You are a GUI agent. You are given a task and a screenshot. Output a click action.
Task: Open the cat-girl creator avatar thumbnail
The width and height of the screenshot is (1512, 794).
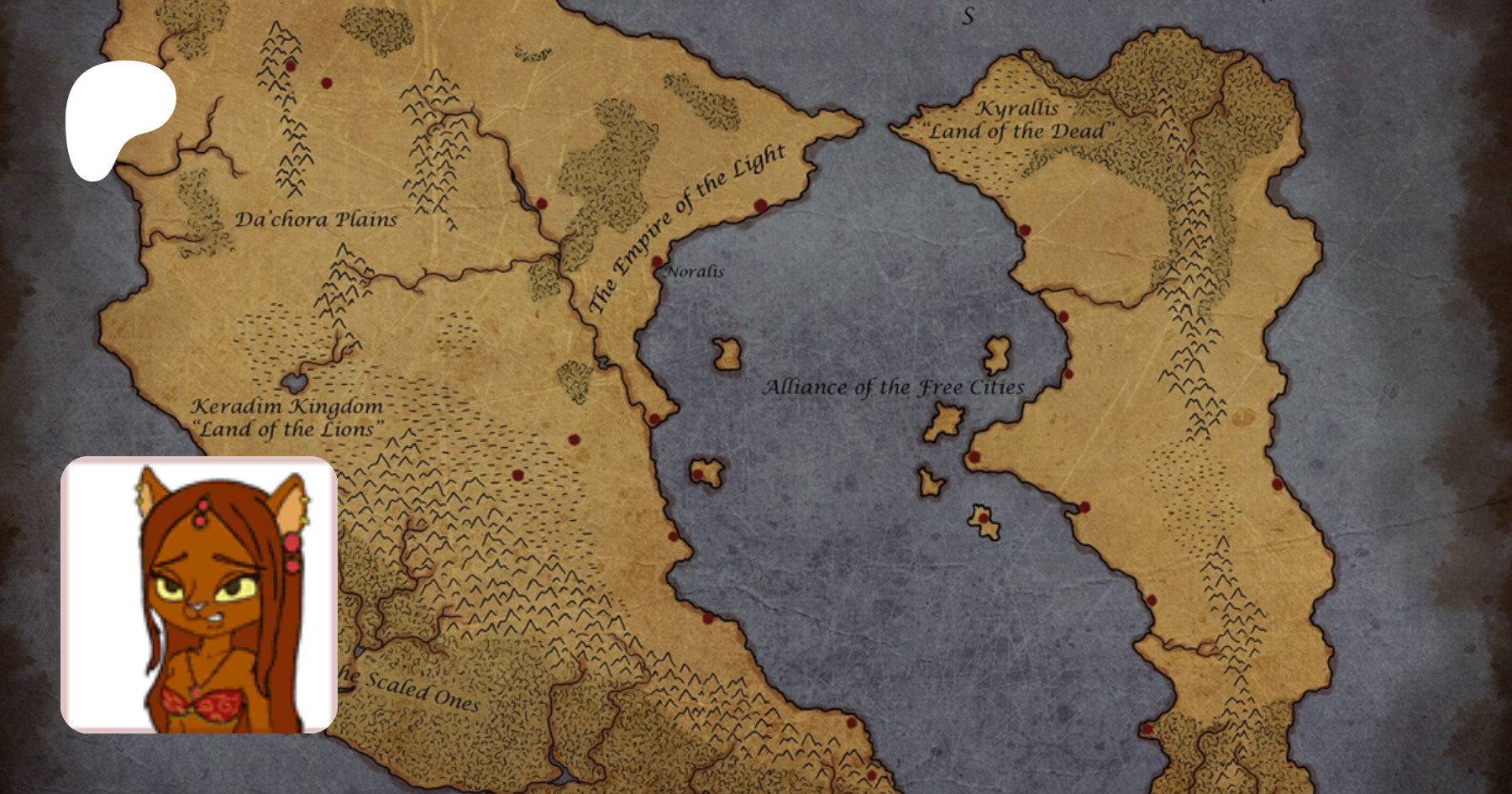point(199,595)
